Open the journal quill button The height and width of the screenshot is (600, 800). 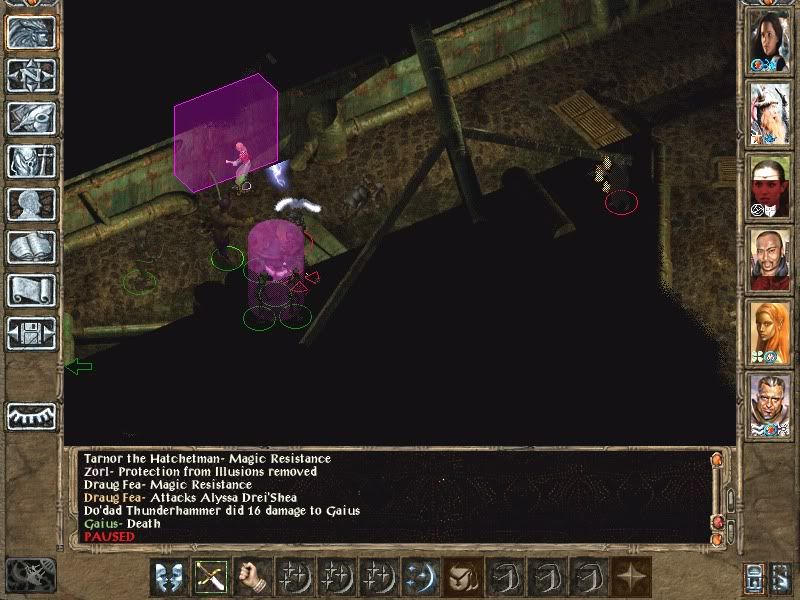(x=31, y=118)
